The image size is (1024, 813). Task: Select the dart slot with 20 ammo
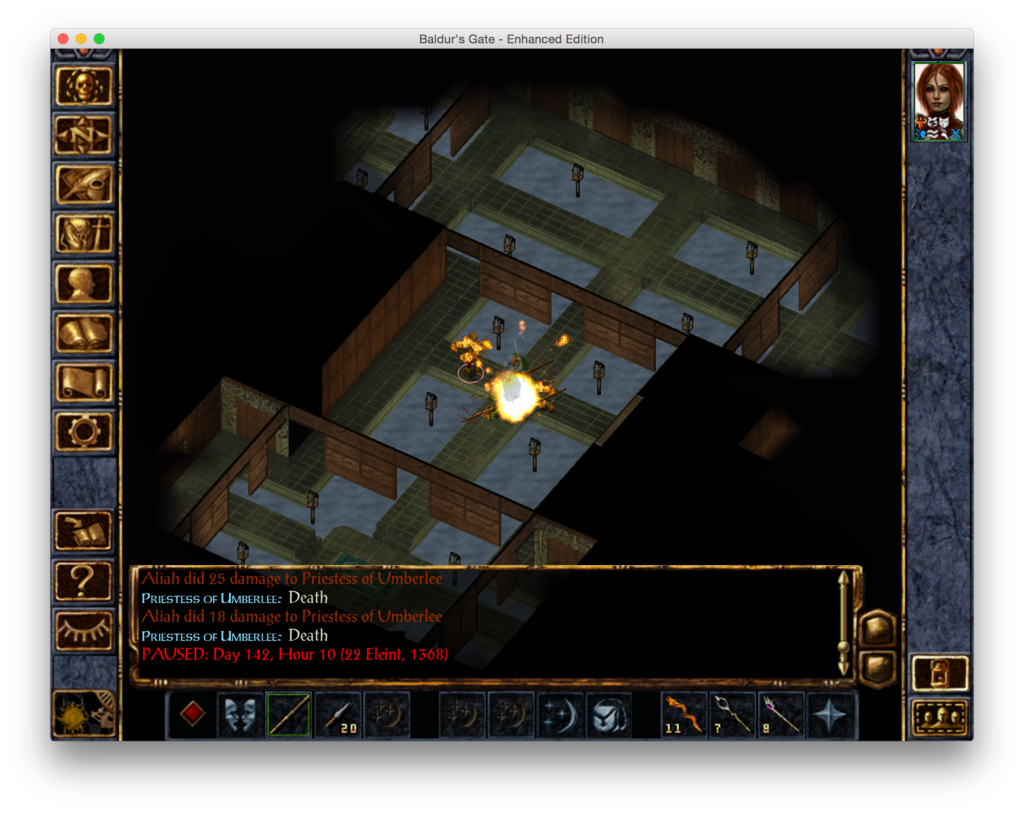[x=338, y=715]
